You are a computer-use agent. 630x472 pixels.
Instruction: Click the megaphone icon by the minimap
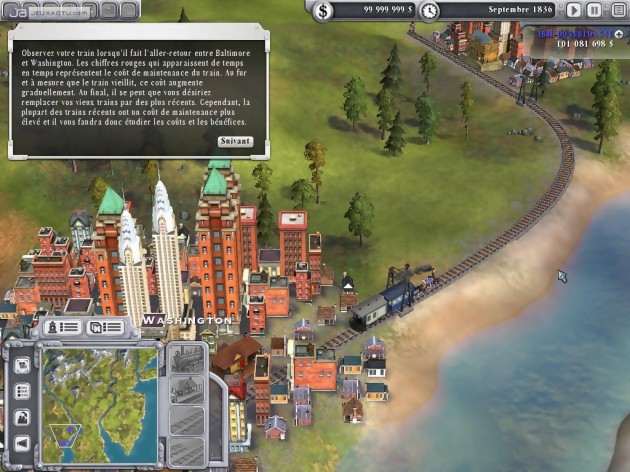[22, 442]
